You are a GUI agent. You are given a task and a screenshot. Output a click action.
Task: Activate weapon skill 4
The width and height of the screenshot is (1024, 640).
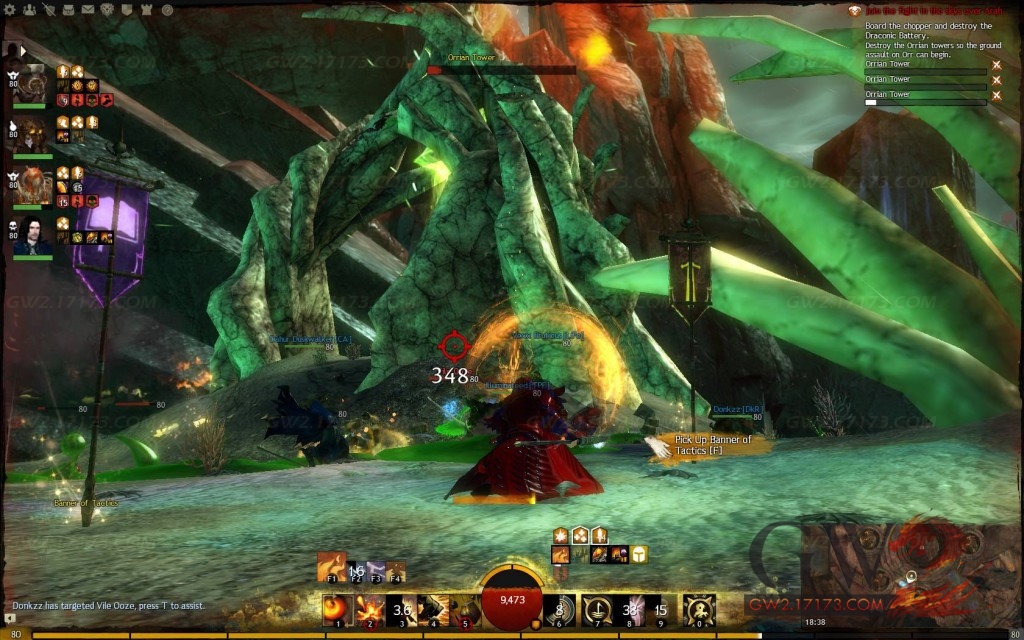tap(433, 609)
